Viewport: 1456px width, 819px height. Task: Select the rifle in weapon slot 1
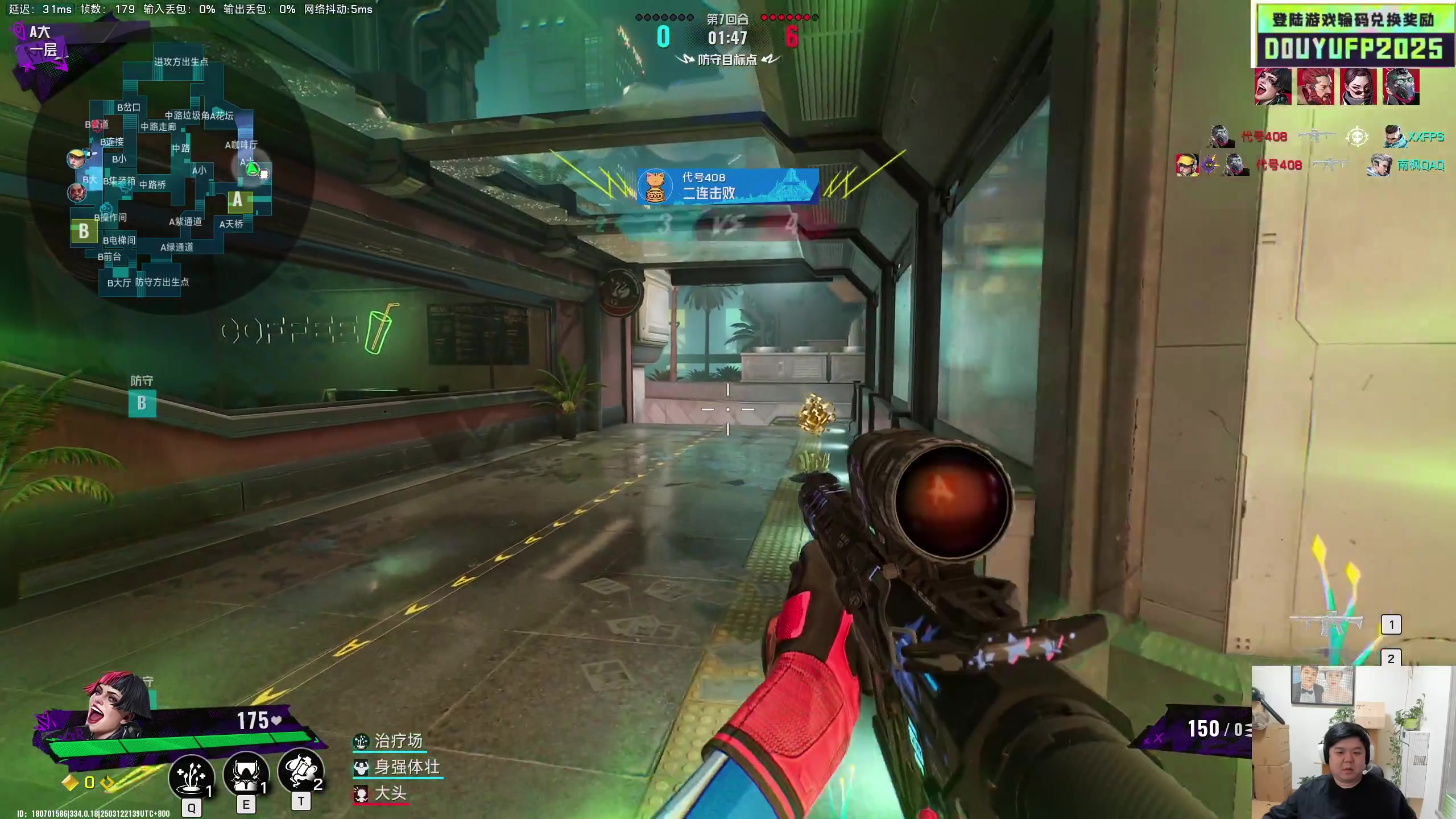tap(1326, 624)
